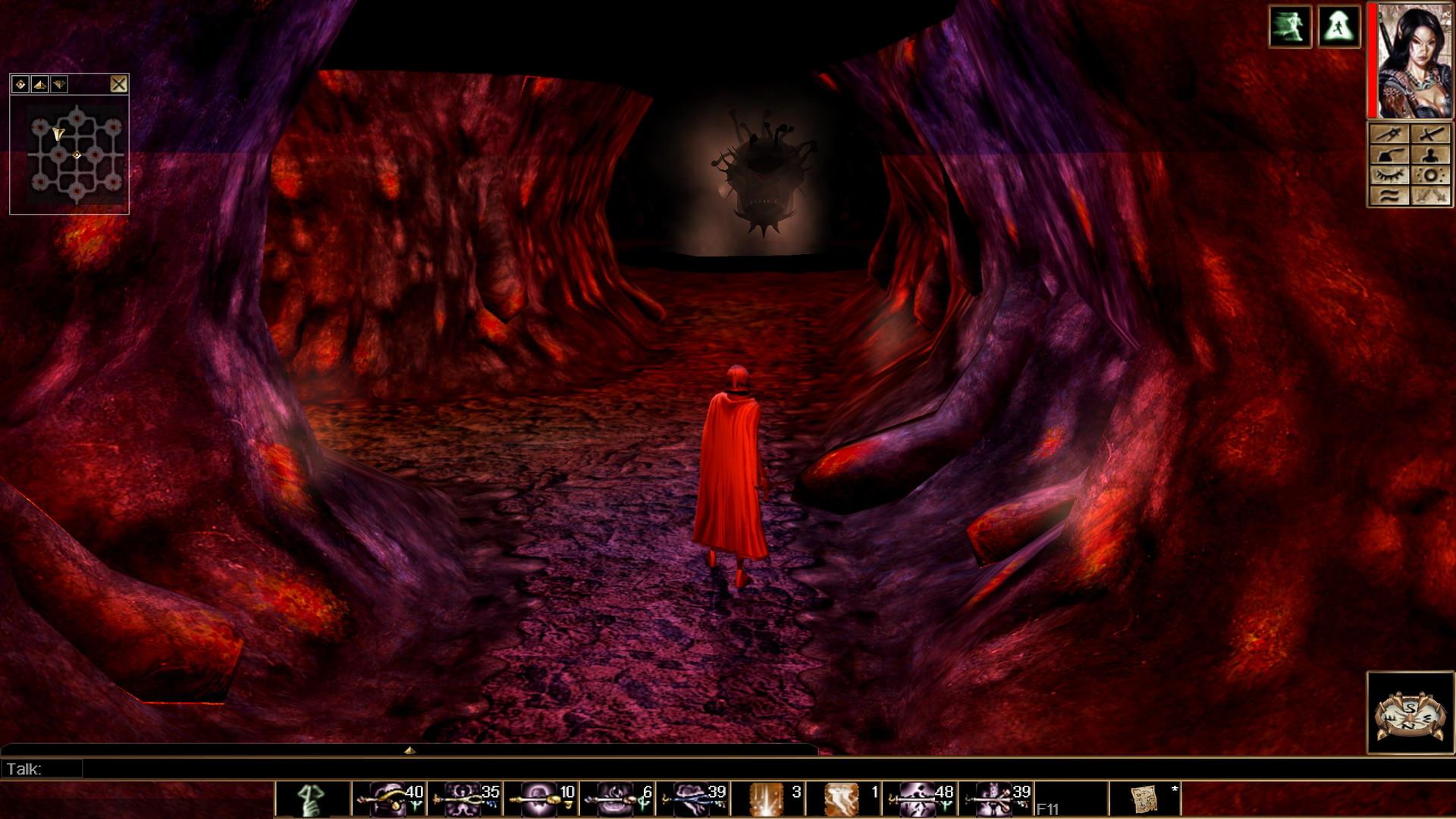Viewport: 1456px width, 819px height.
Task: Click the axe icon in the side menu
Action: coord(1390,155)
